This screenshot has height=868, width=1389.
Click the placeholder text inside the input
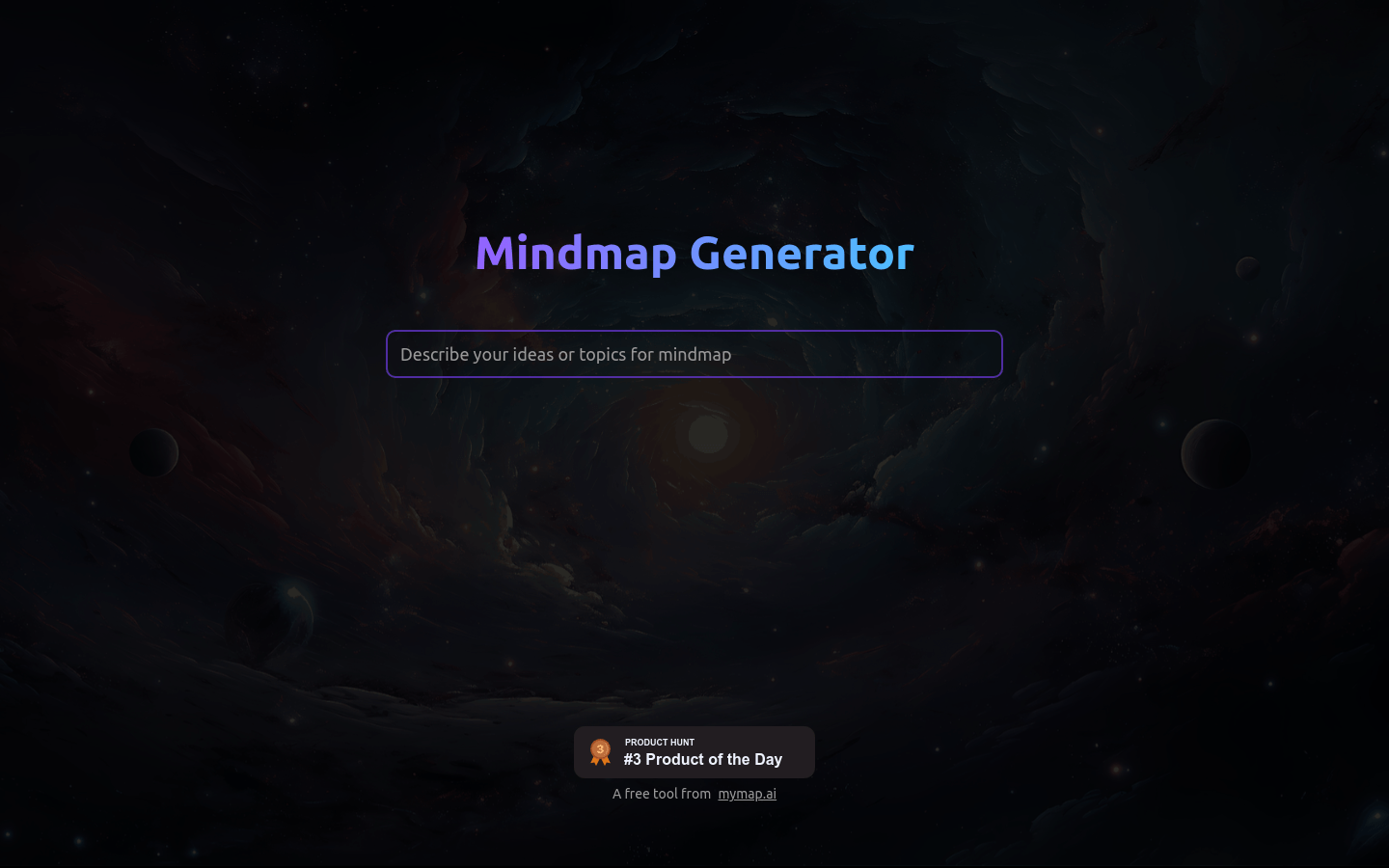point(566,354)
